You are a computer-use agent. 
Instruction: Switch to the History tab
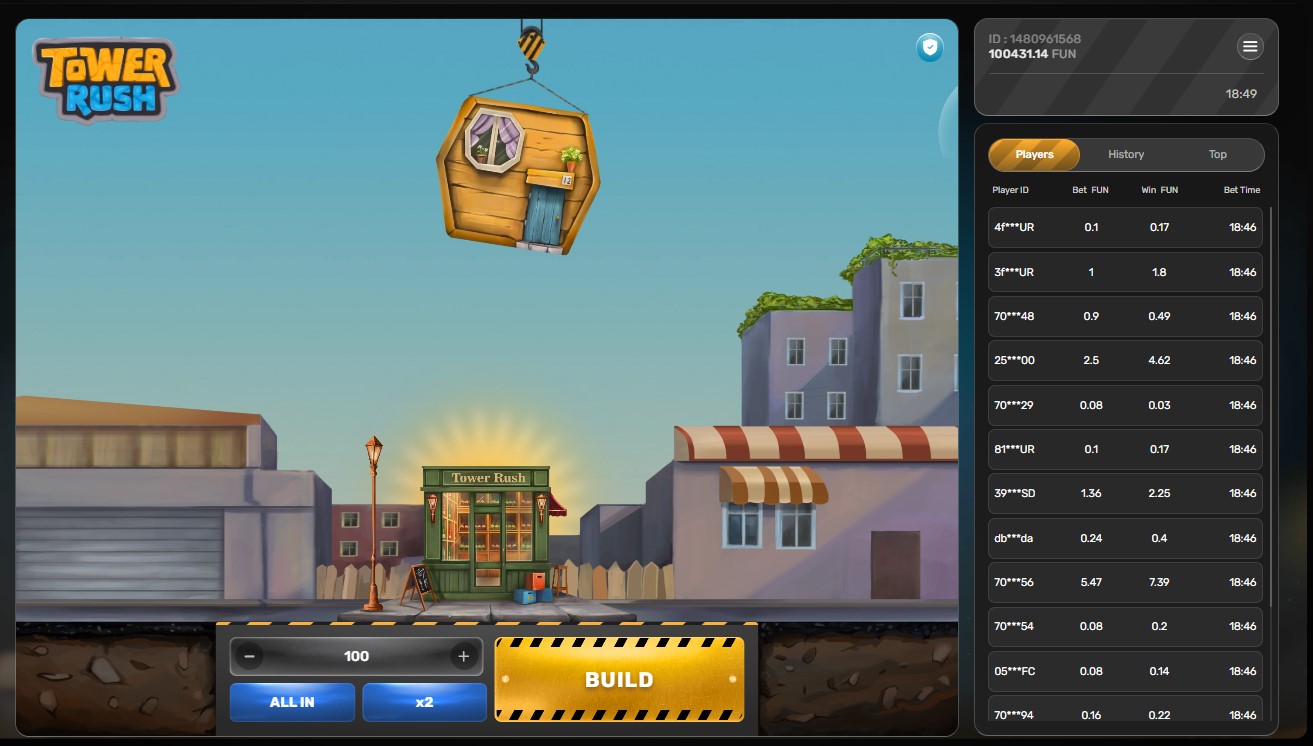click(1126, 155)
